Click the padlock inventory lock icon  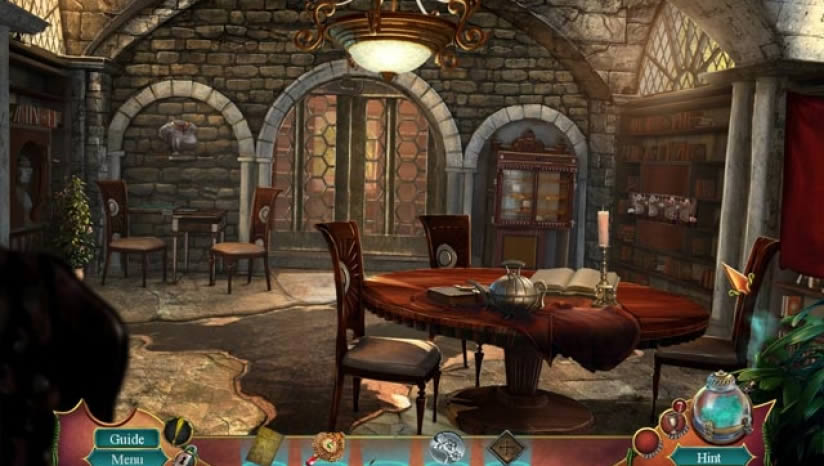click(187, 457)
